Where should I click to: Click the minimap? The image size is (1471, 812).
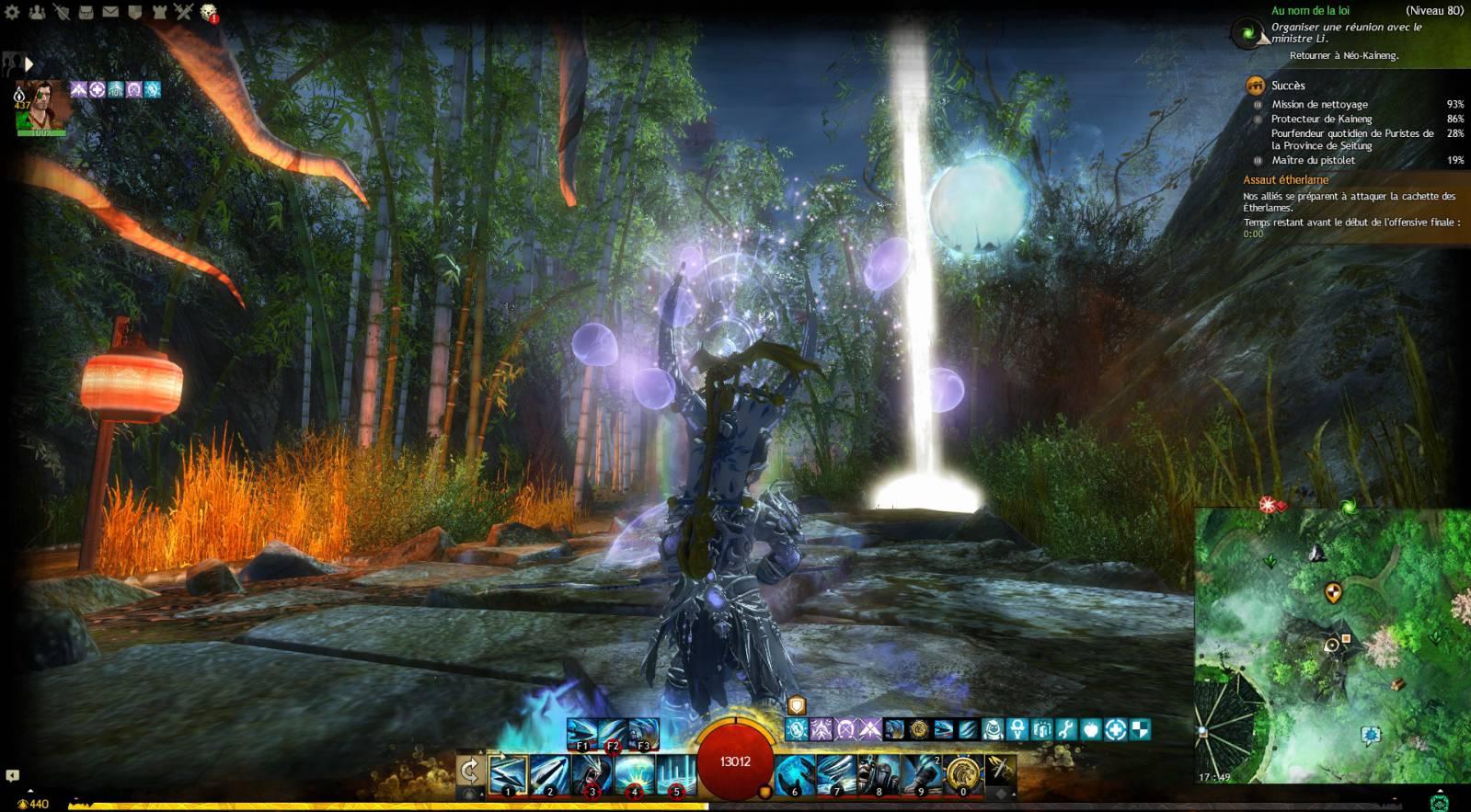pyautogui.click(x=1331, y=645)
